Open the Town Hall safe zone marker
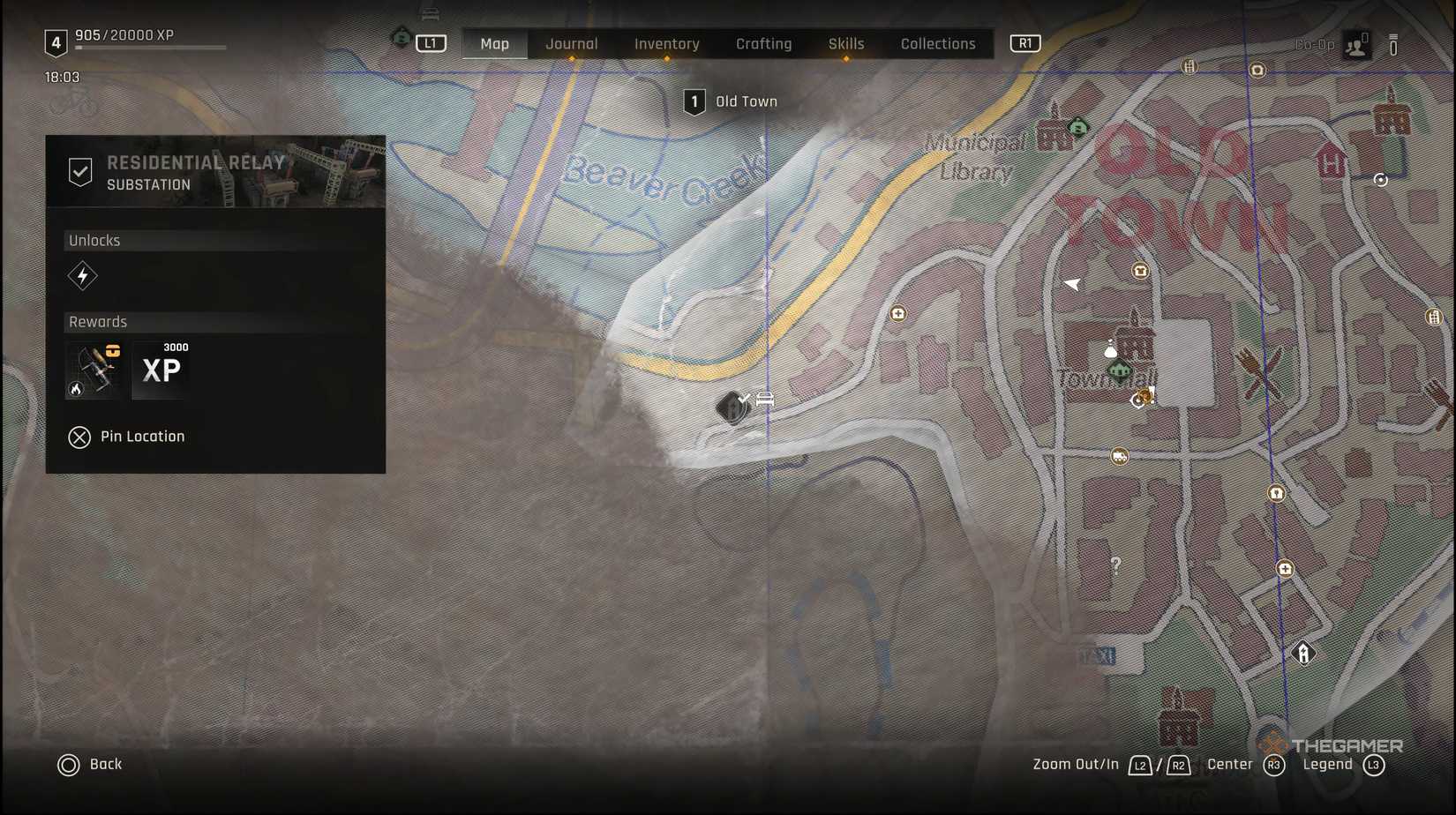 pyautogui.click(x=1119, y=370)
